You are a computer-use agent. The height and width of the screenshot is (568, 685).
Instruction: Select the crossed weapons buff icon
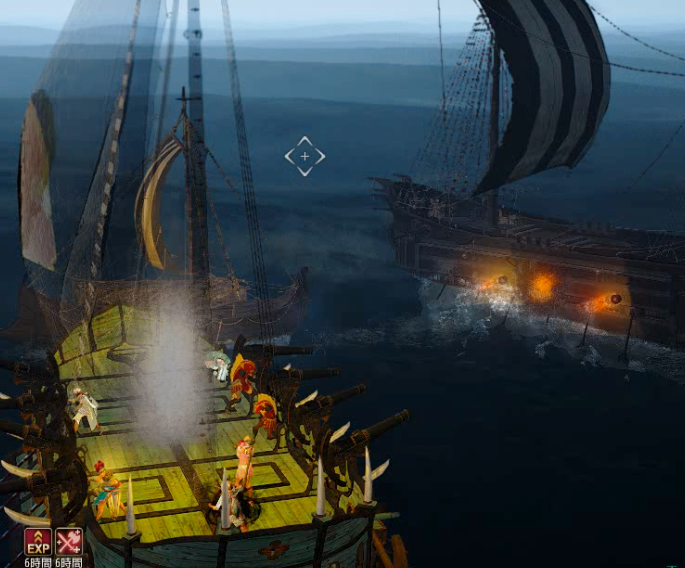[x=69, y=542]
